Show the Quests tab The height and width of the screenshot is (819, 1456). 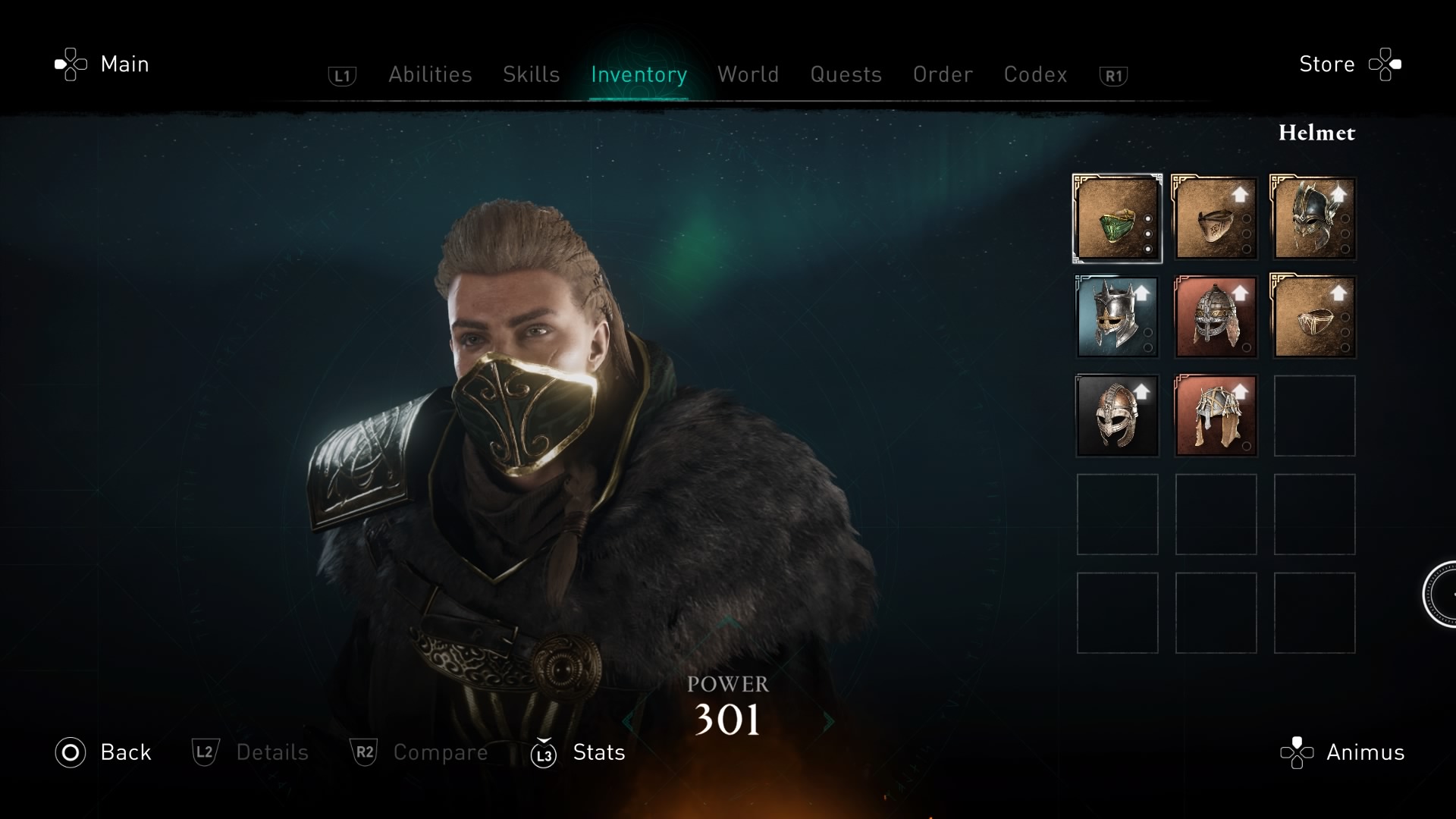[x=846, y=74]
